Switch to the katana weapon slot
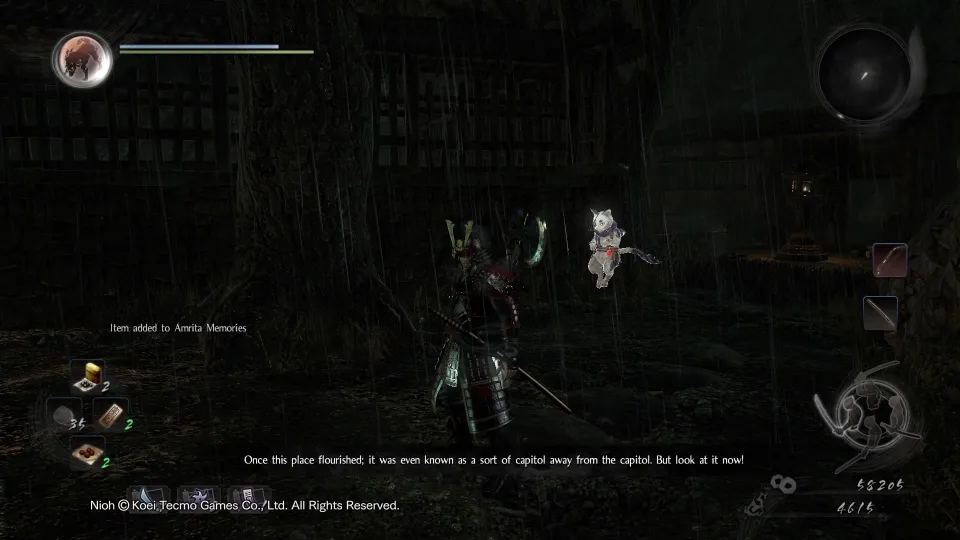This screenshot has height=540, width=960. click(880, 313)
